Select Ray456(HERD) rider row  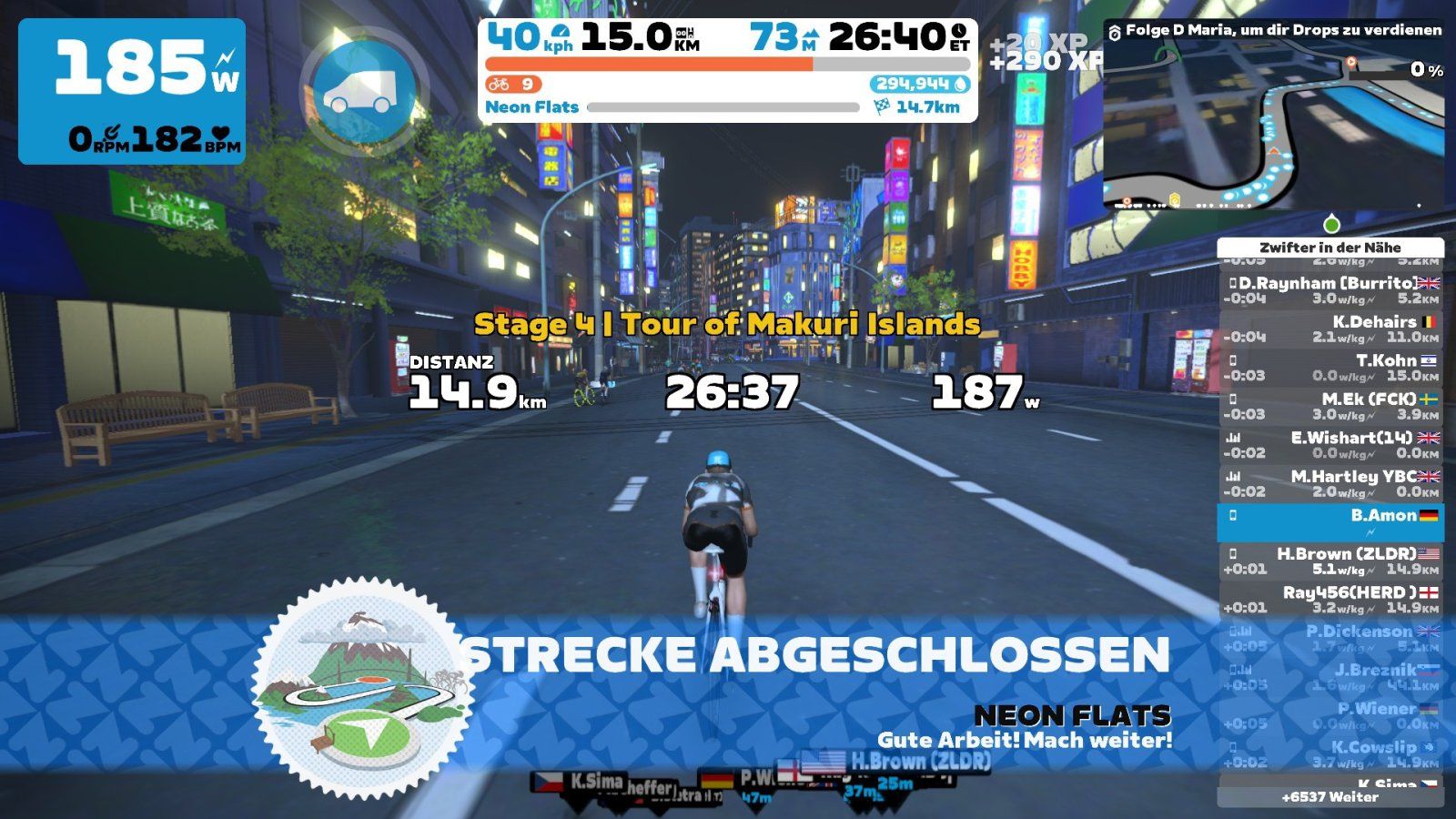click(x=1330, y=599)
